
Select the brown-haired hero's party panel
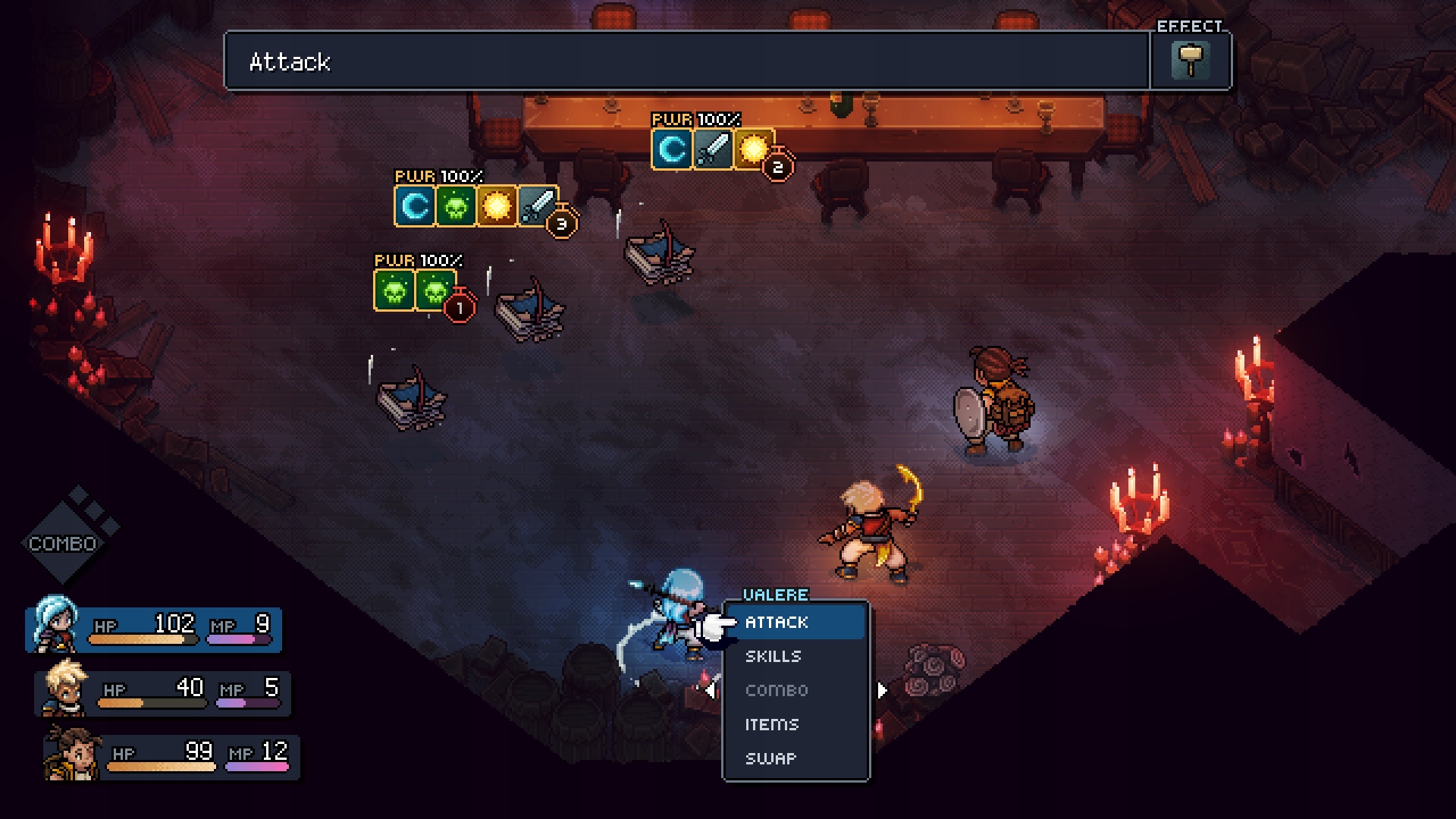pos(173,756)
